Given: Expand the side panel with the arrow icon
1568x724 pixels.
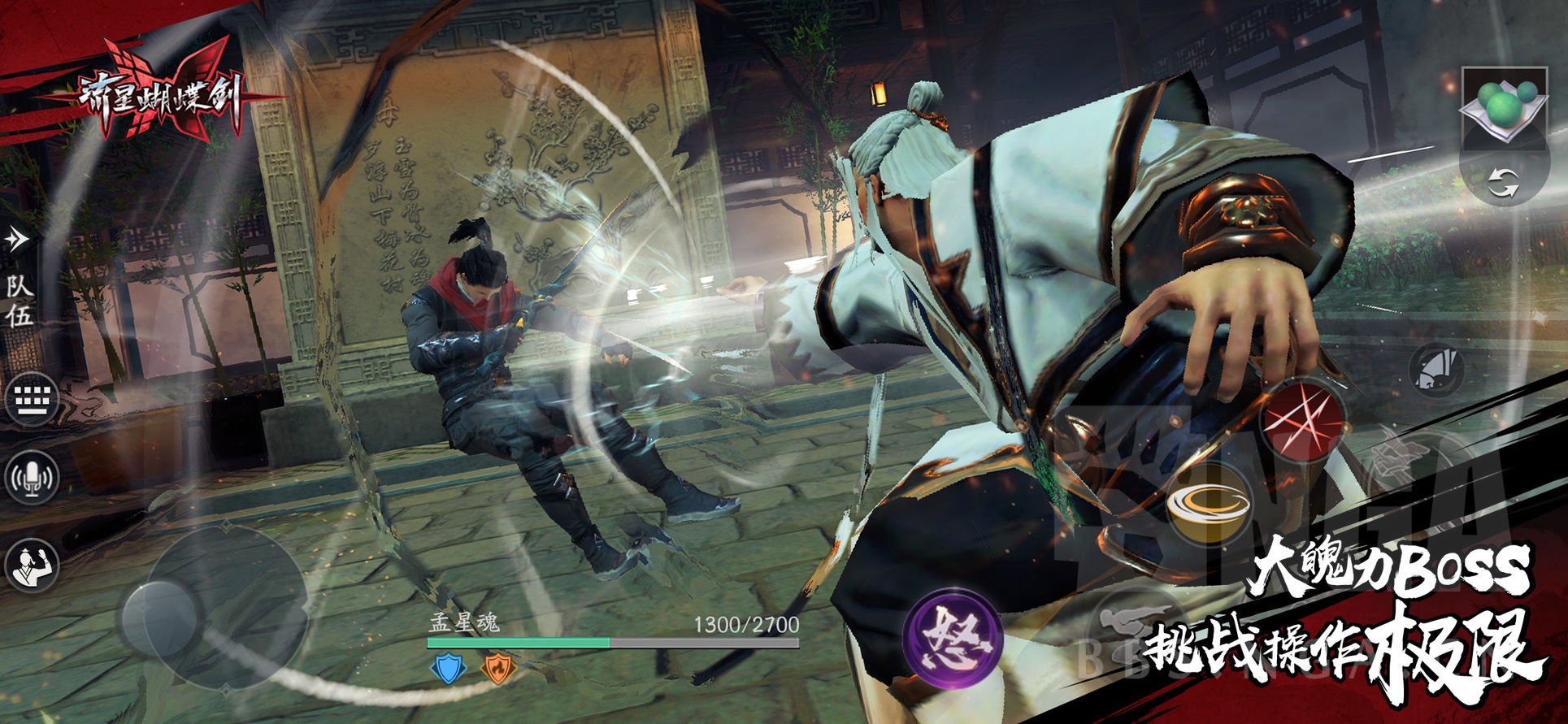Looking at the screenshot, I should 16,239.
